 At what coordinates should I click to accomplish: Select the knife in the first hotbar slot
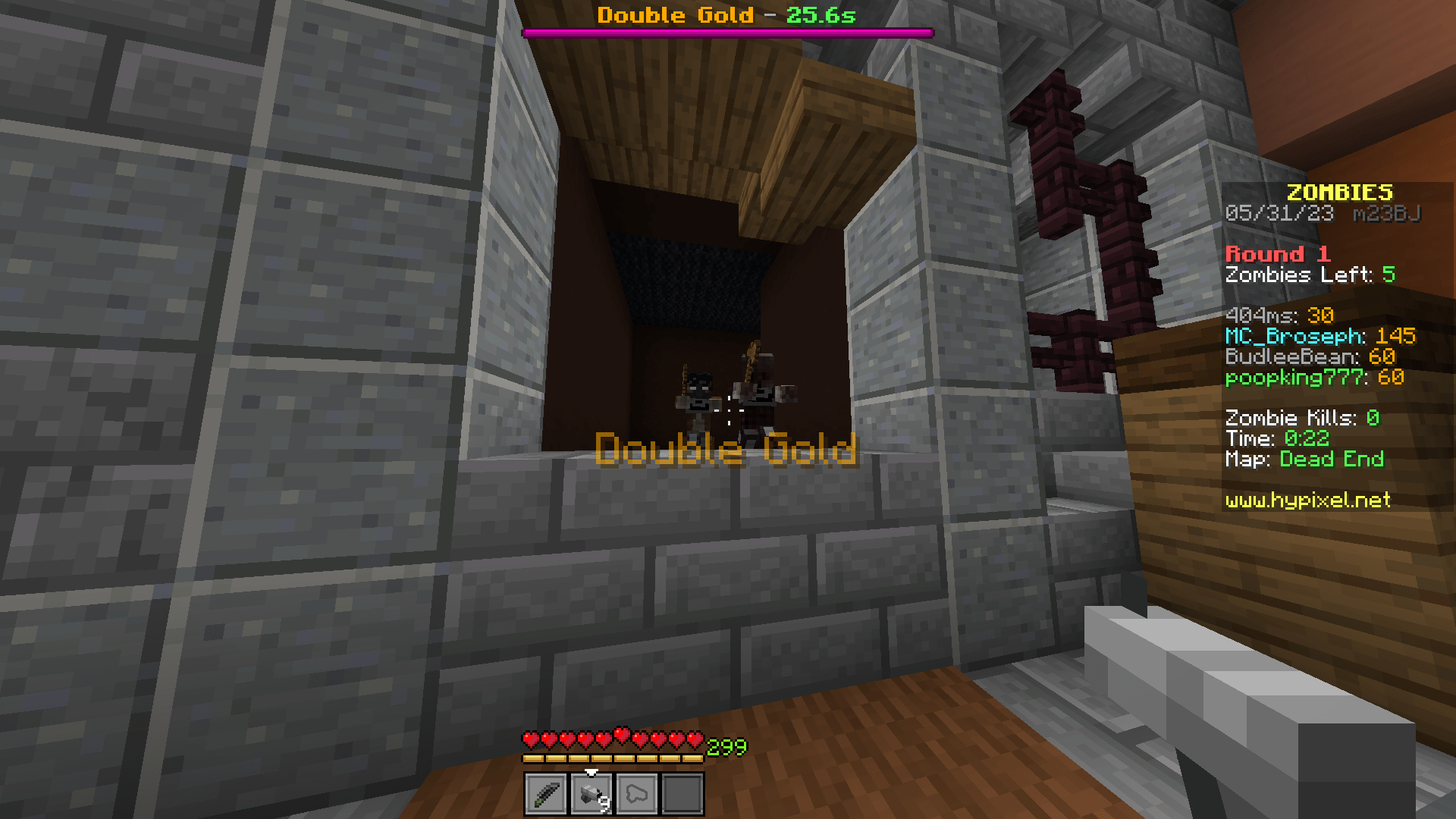pos(544,793)
